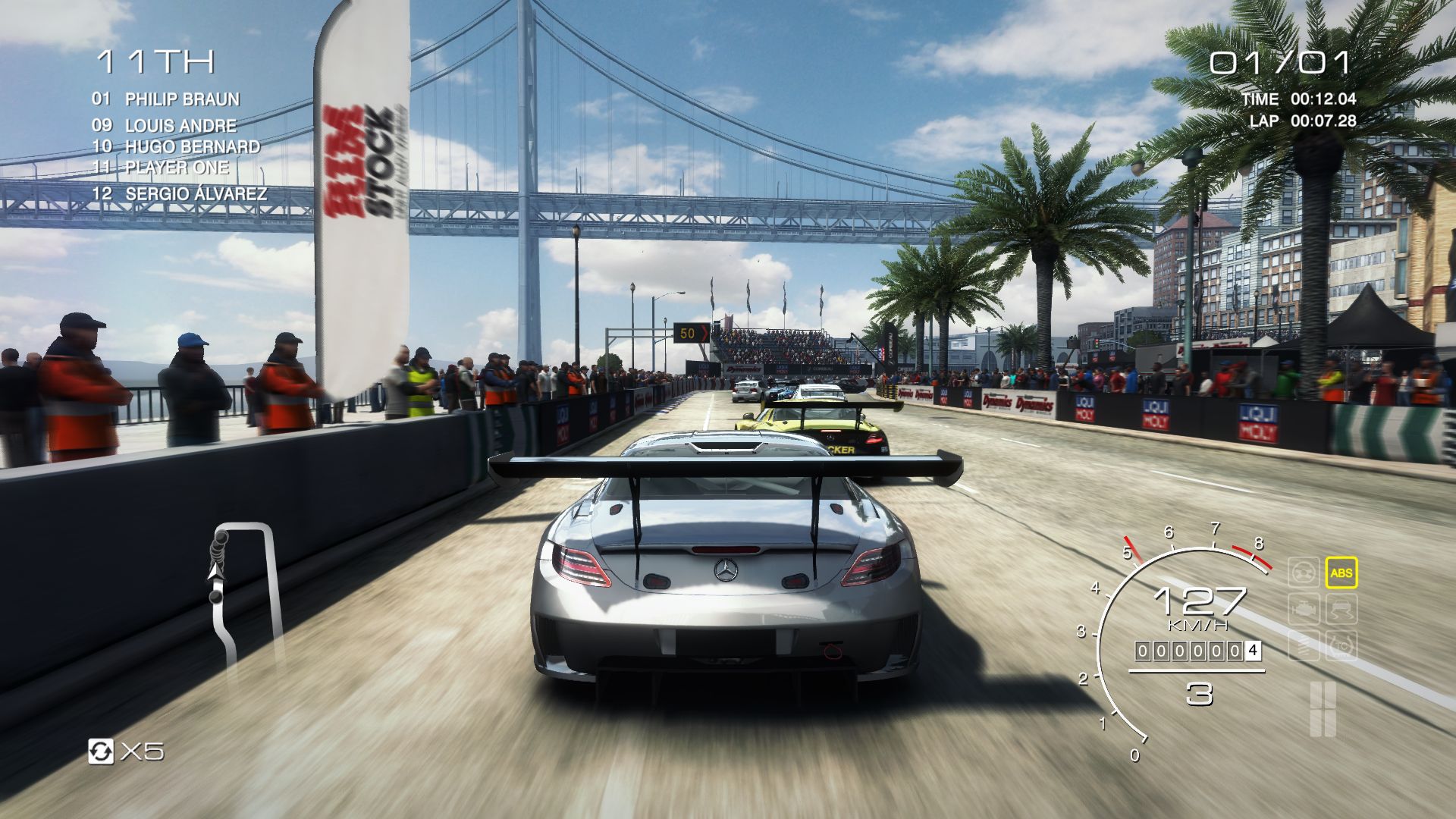
Task: Pick Sergio Álvarez in the standings
Action: coord(180,194)
